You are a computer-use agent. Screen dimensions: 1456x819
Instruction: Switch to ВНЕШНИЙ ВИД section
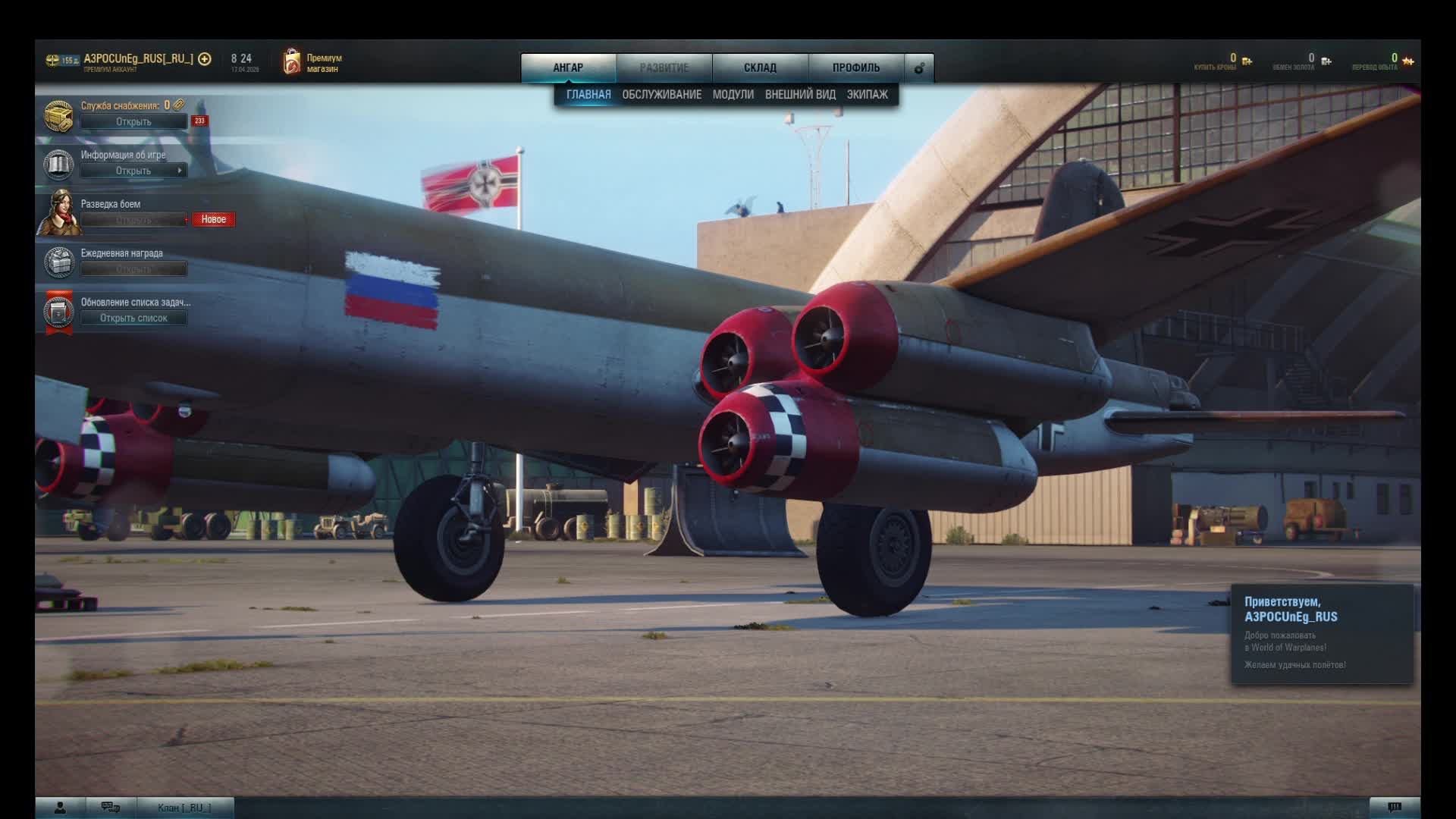click(x=800, y=94)
